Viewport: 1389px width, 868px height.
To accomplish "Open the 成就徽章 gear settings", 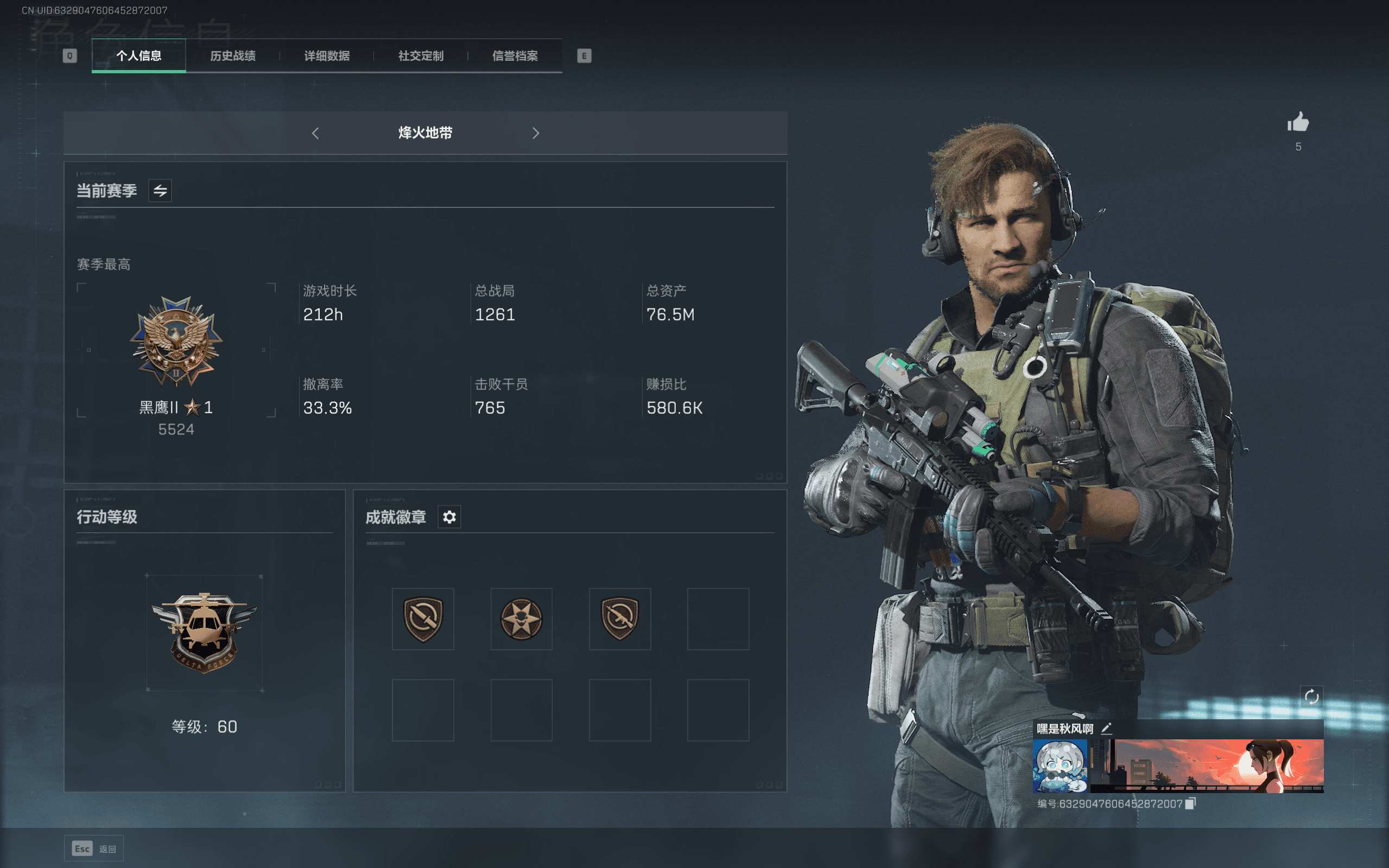I will coord(449,517).
